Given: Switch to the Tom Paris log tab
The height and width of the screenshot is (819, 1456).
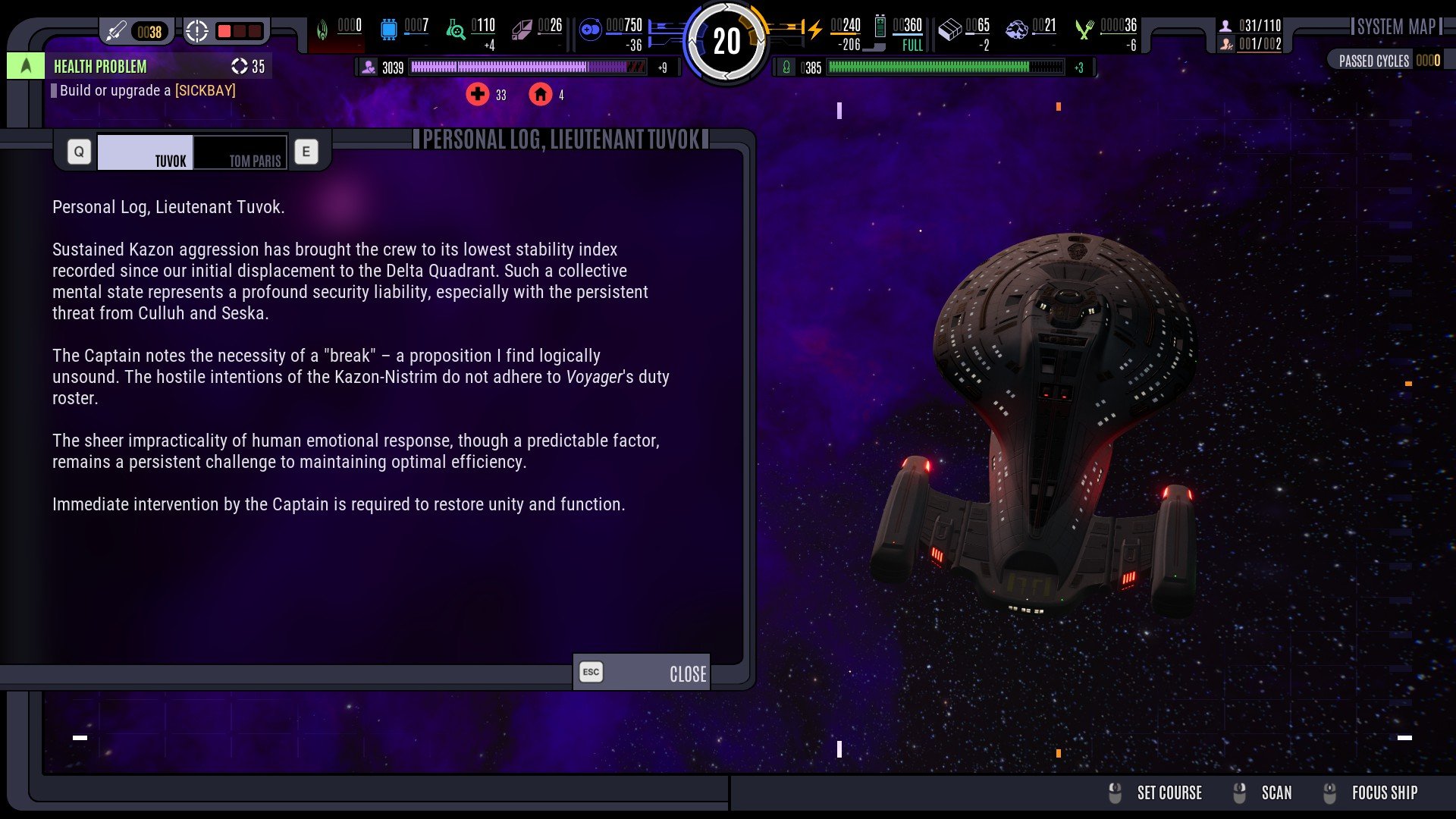Looking at the screenshot, I should click(240, 152).
